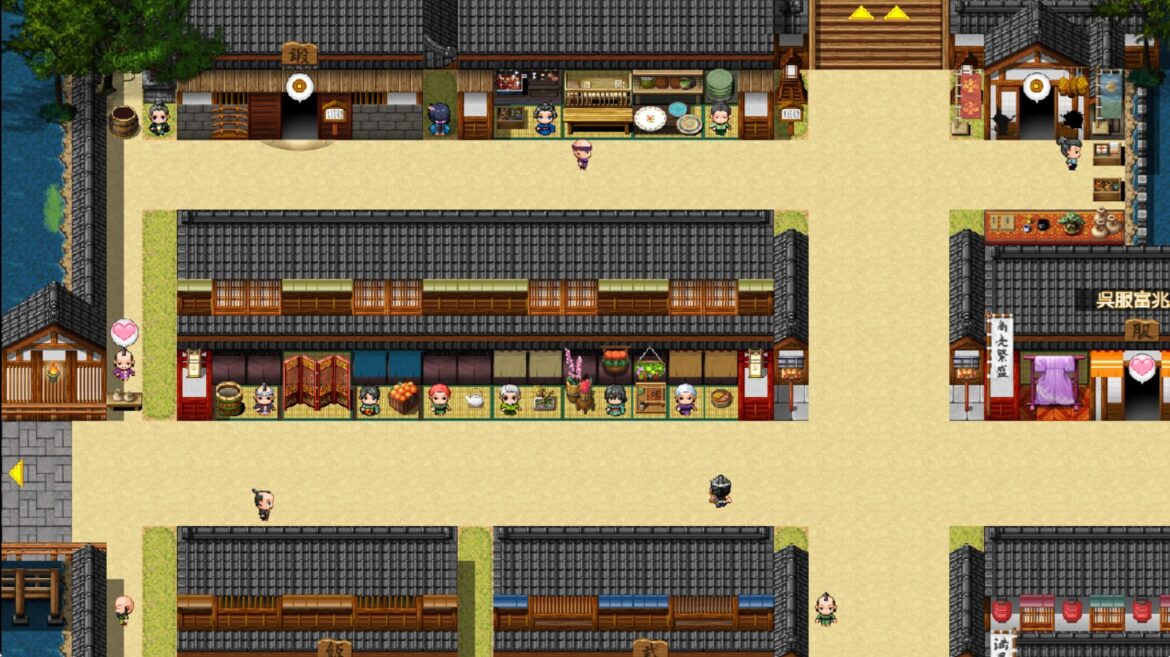Screen dimensions: 1170x657
Task: Select the heart bubble above the bald villager
Action: [124, 332]
